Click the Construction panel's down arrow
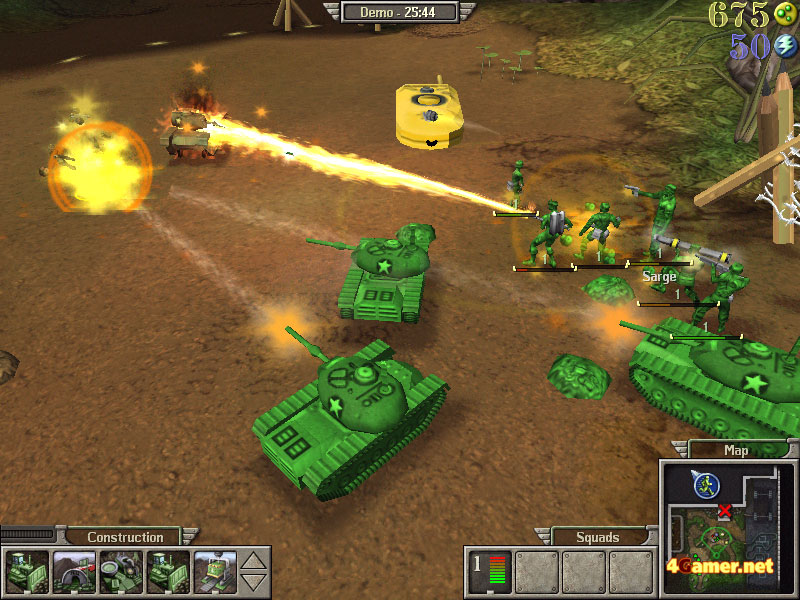The height and width of the screenshot is (600, 800). click(256, 581)
